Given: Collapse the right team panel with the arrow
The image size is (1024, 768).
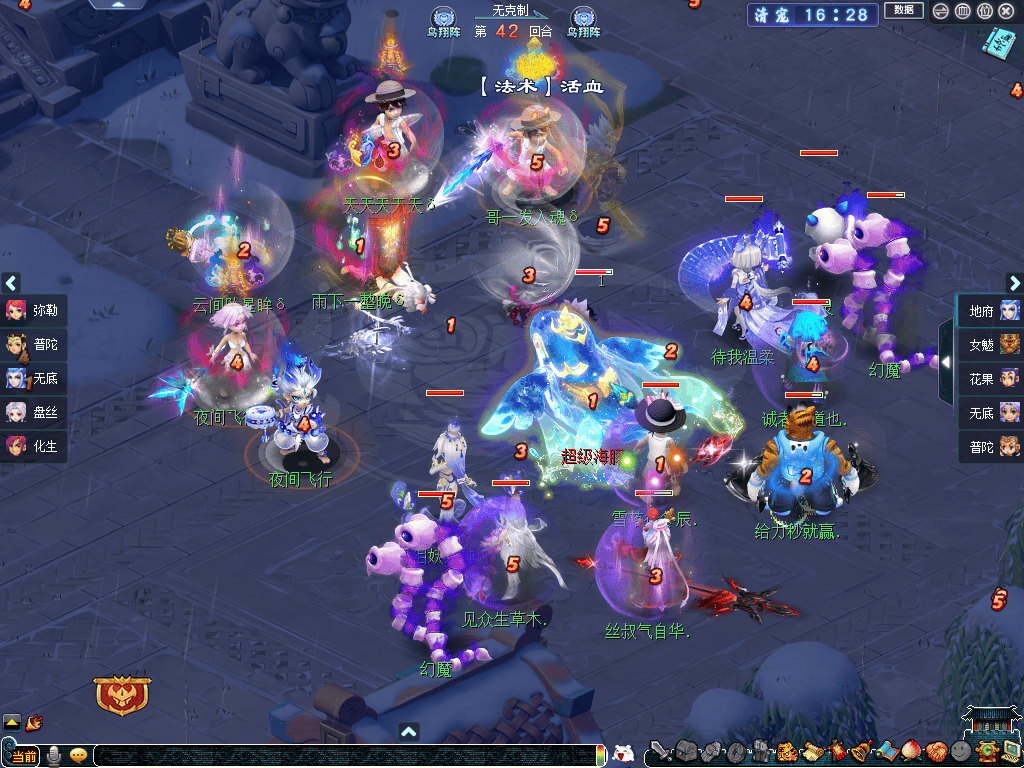Looking at the screenshot, I should (946, 361).
